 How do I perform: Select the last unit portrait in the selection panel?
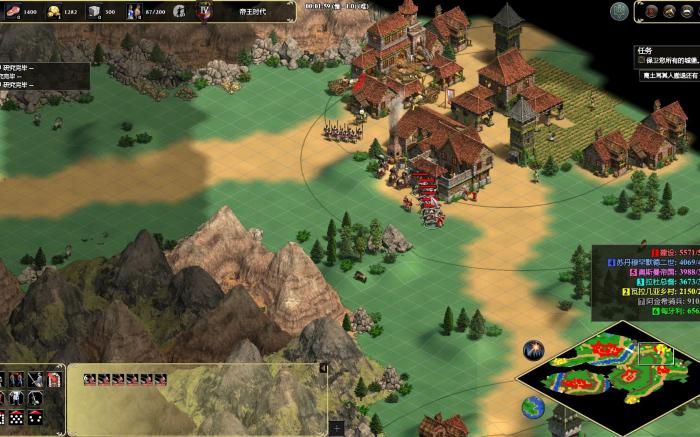tap(160, 379)
